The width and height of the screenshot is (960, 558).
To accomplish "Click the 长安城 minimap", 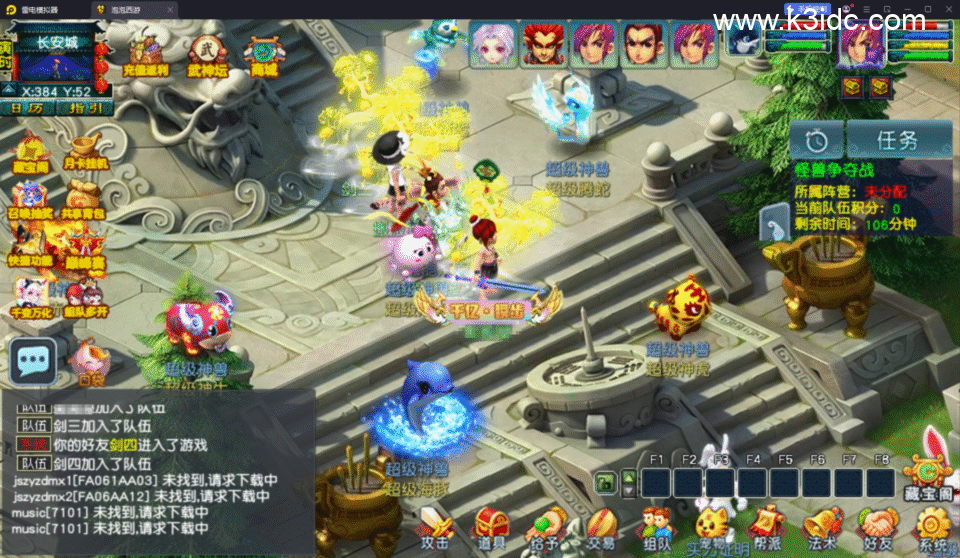I will 56,62.
